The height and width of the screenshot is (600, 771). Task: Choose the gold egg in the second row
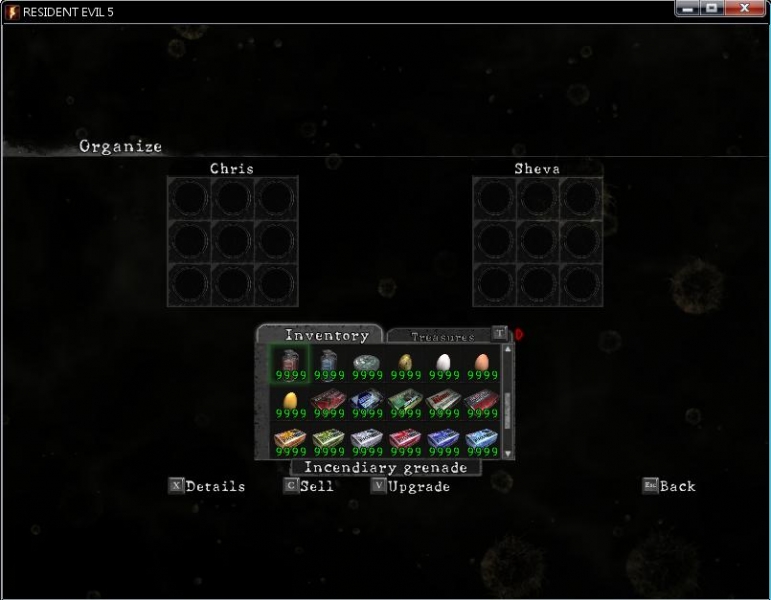290,401
